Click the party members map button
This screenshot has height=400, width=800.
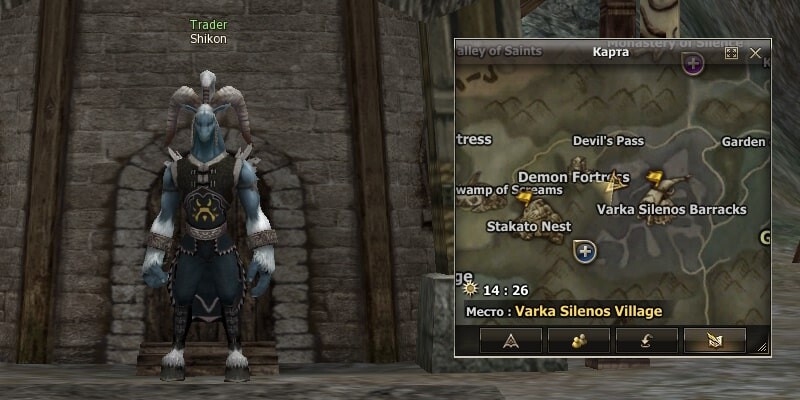tap(579, 340)
